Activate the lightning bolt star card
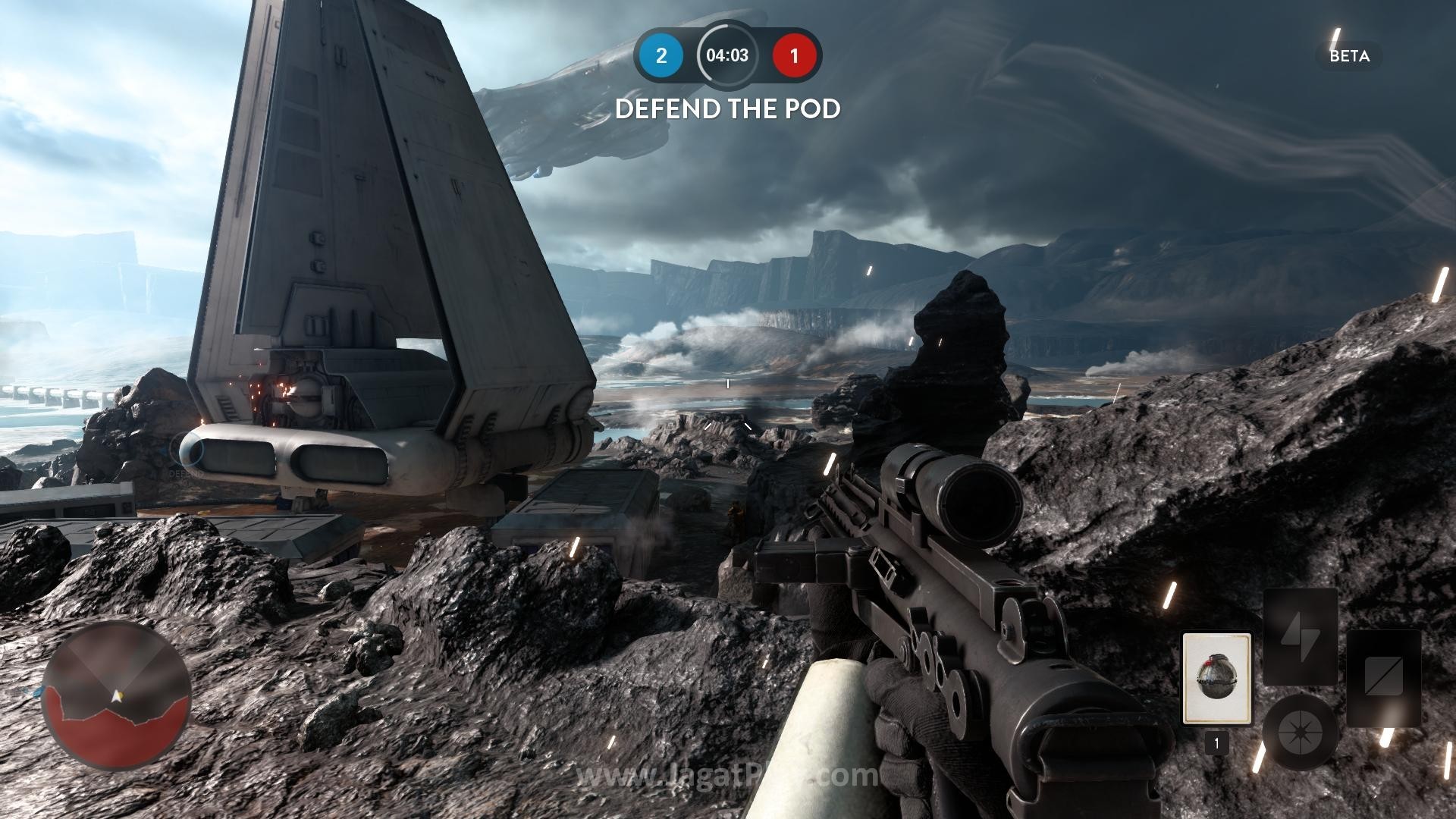This screenshot has width=1456, height=819. point(1300,637)
